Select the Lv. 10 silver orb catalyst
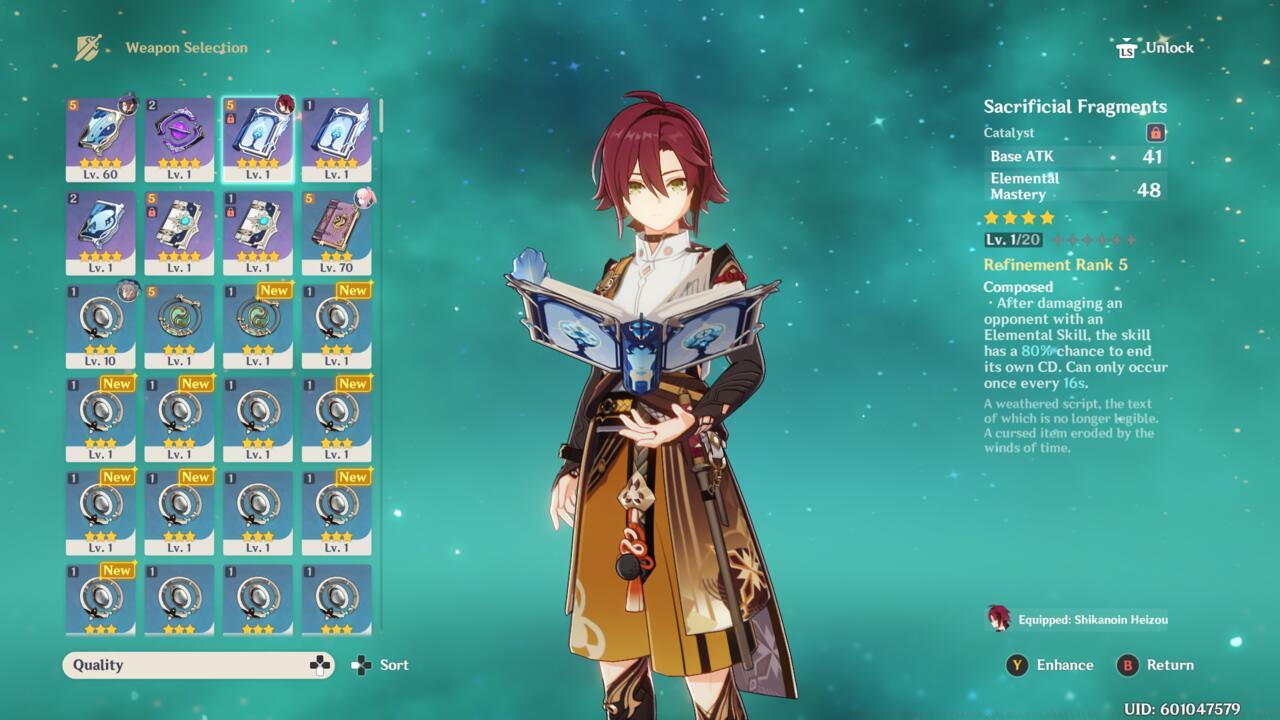The height and width of the screenshot is (720, 1280). coord(100,325)
